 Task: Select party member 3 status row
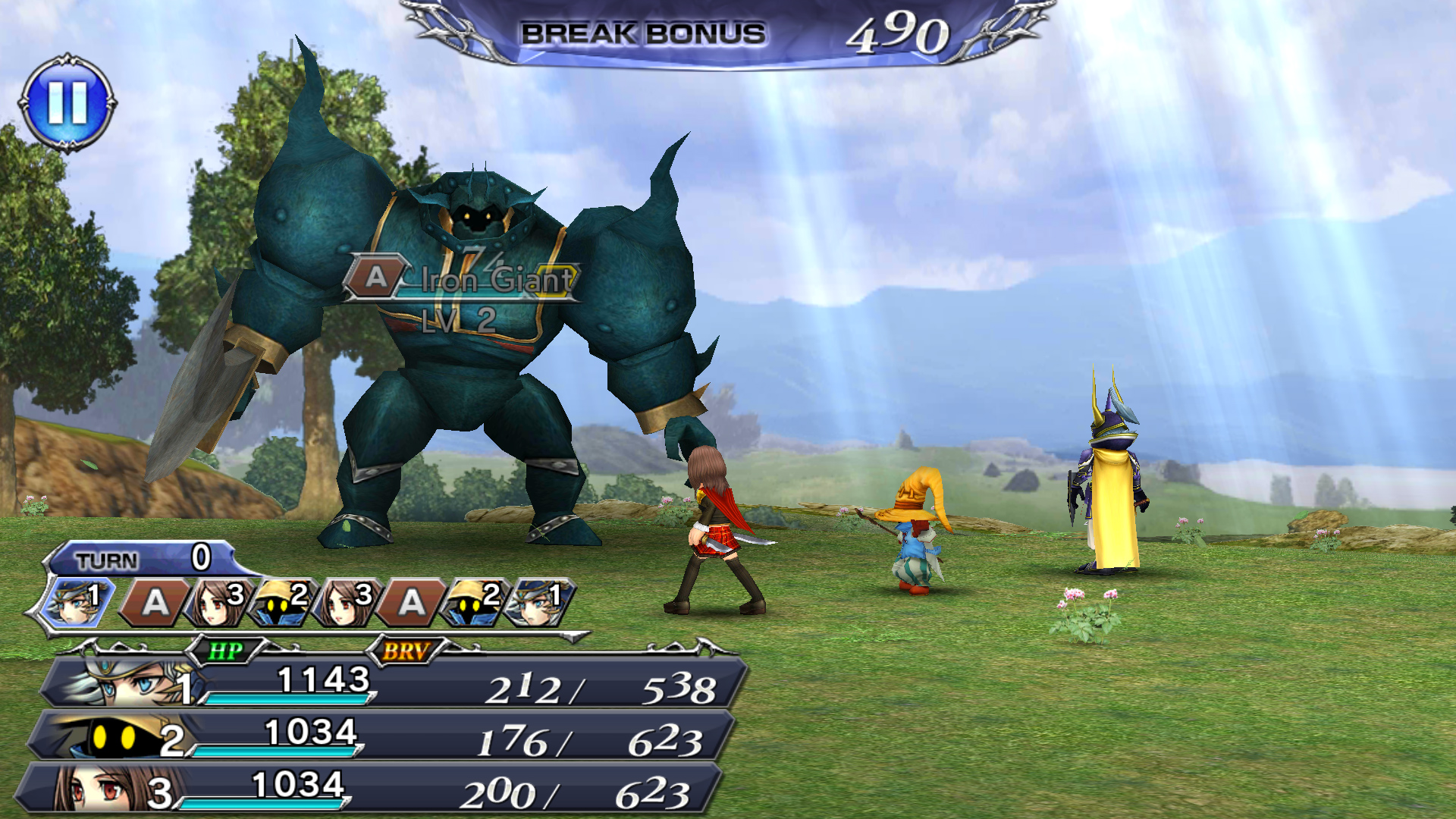372,789
